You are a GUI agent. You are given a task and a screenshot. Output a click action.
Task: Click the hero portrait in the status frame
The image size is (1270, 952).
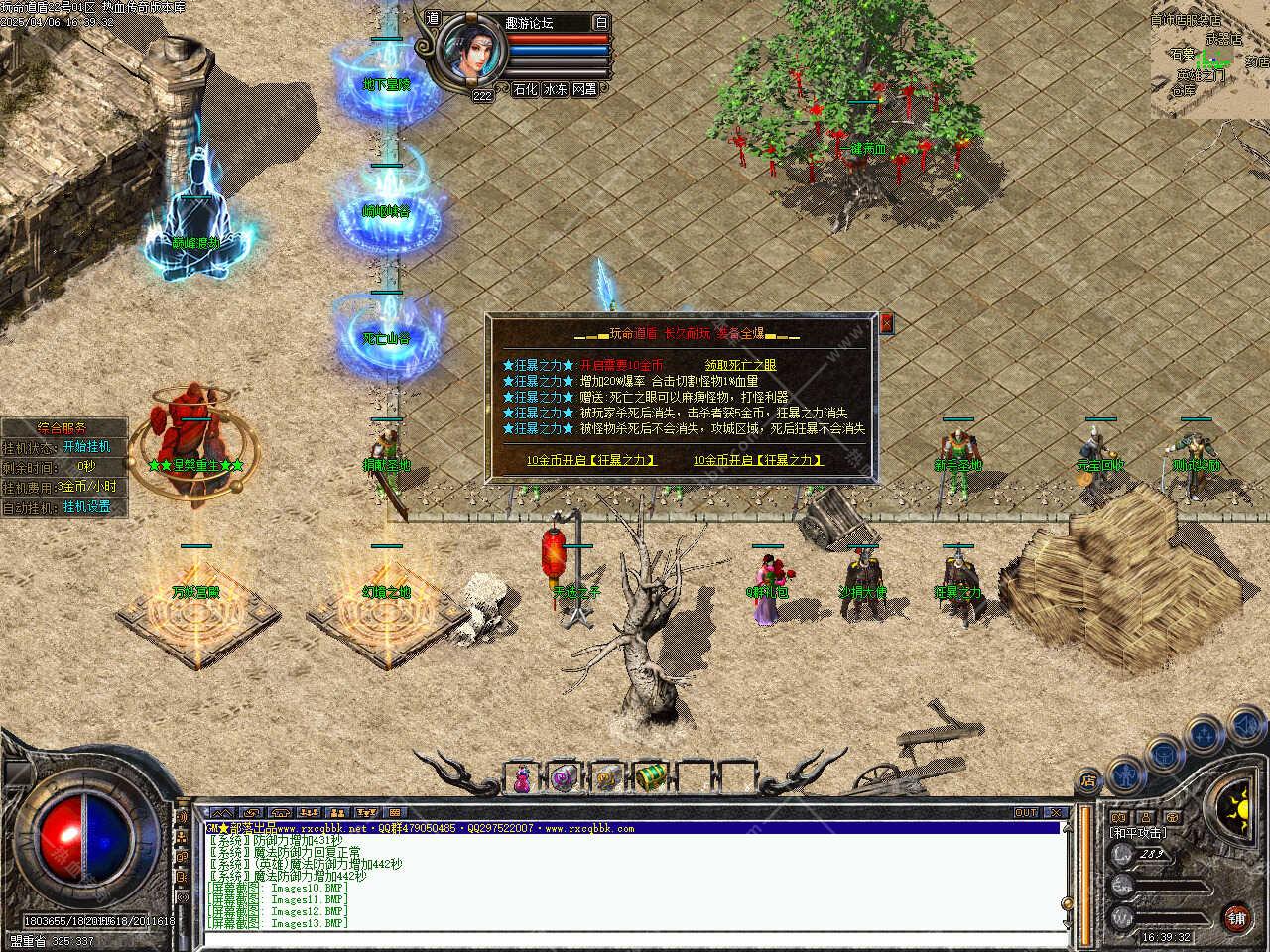[x=469, y=51]
